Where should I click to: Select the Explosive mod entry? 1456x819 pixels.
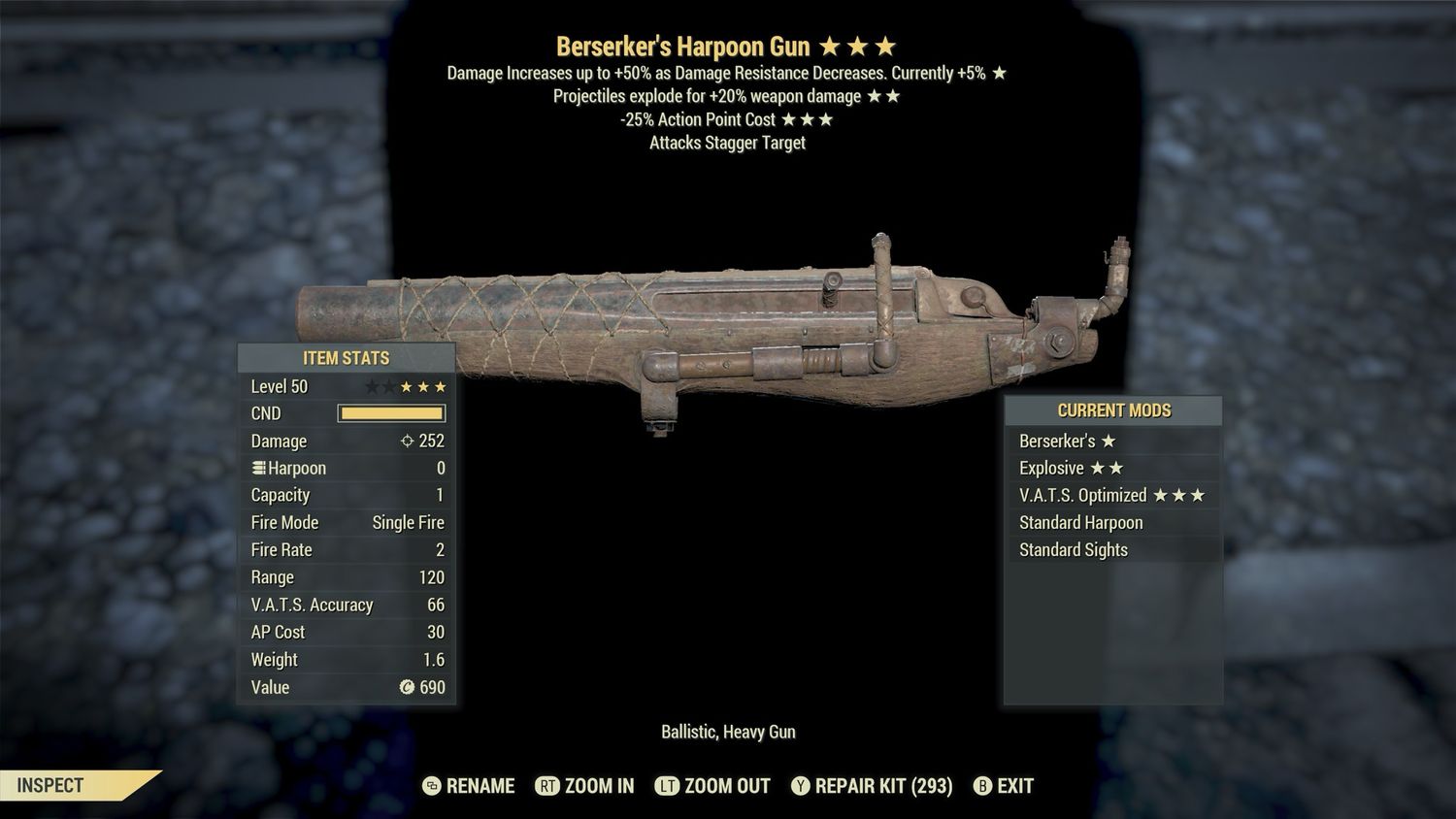click(1112, 468)
